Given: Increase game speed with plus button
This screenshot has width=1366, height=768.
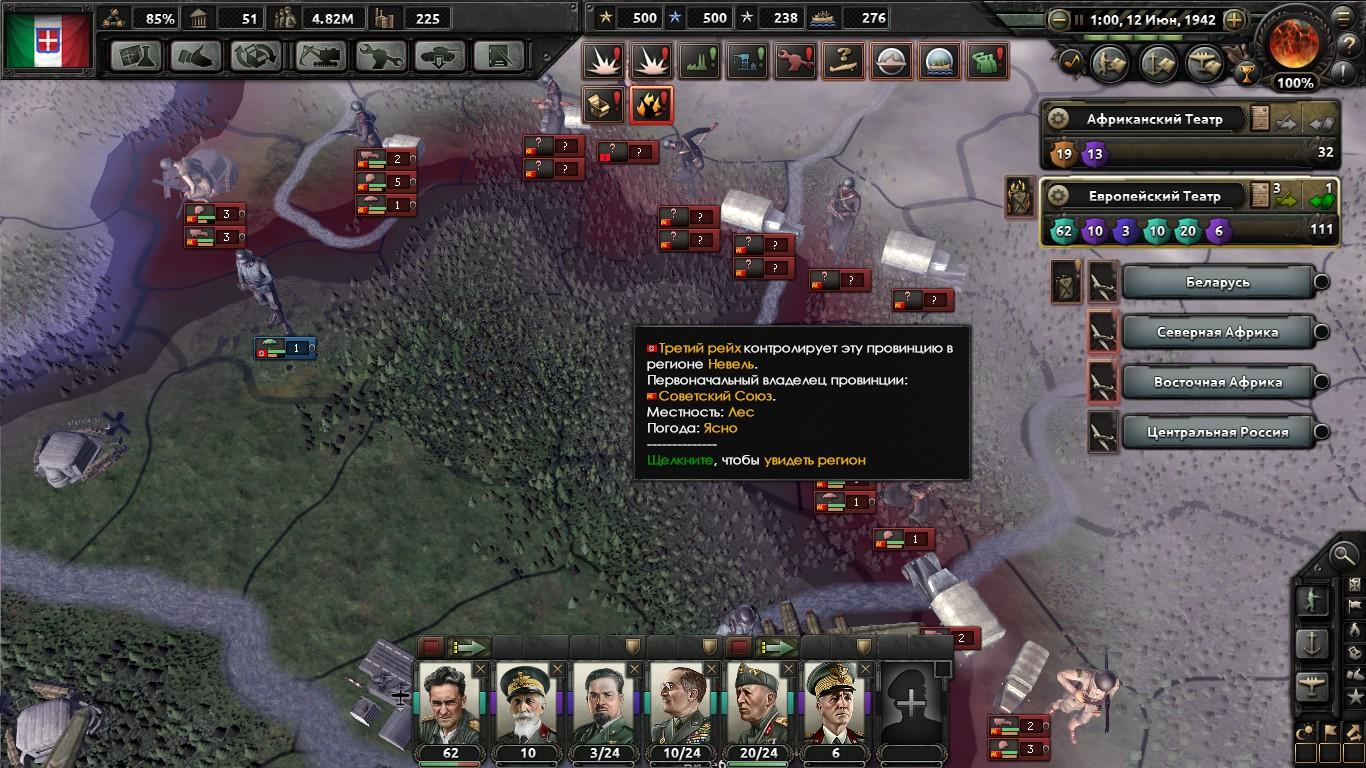Looking at the screenshot, I should (x=1234, y=19).
